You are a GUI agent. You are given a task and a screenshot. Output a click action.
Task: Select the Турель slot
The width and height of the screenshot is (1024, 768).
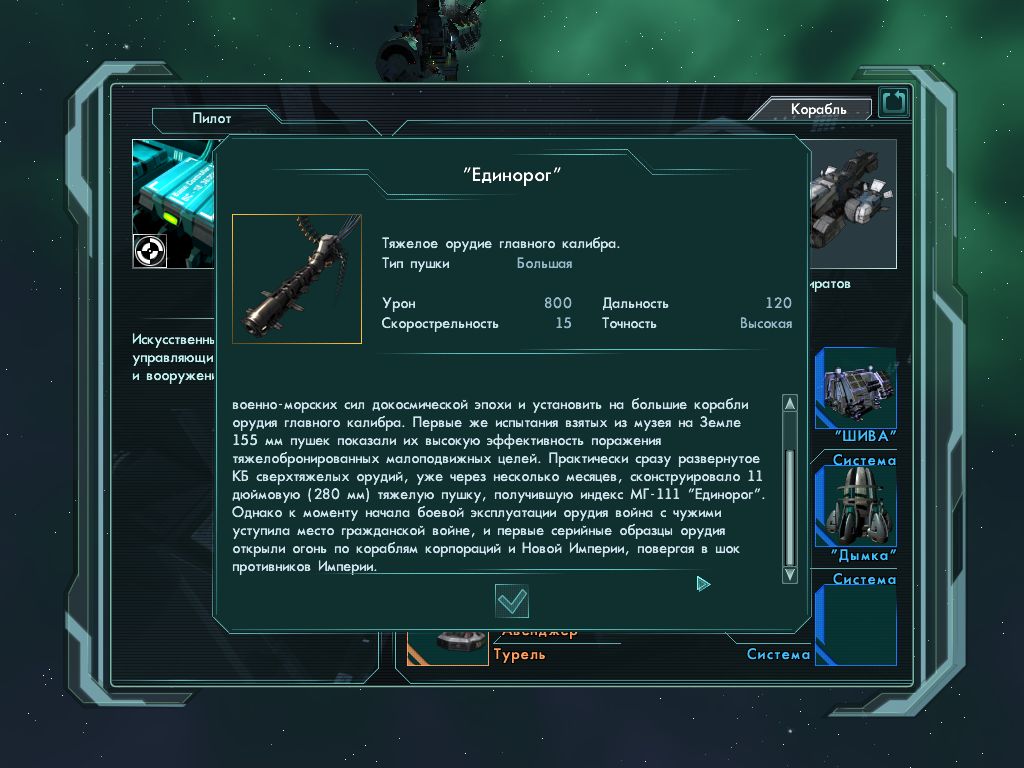click(x=519, y=654)
